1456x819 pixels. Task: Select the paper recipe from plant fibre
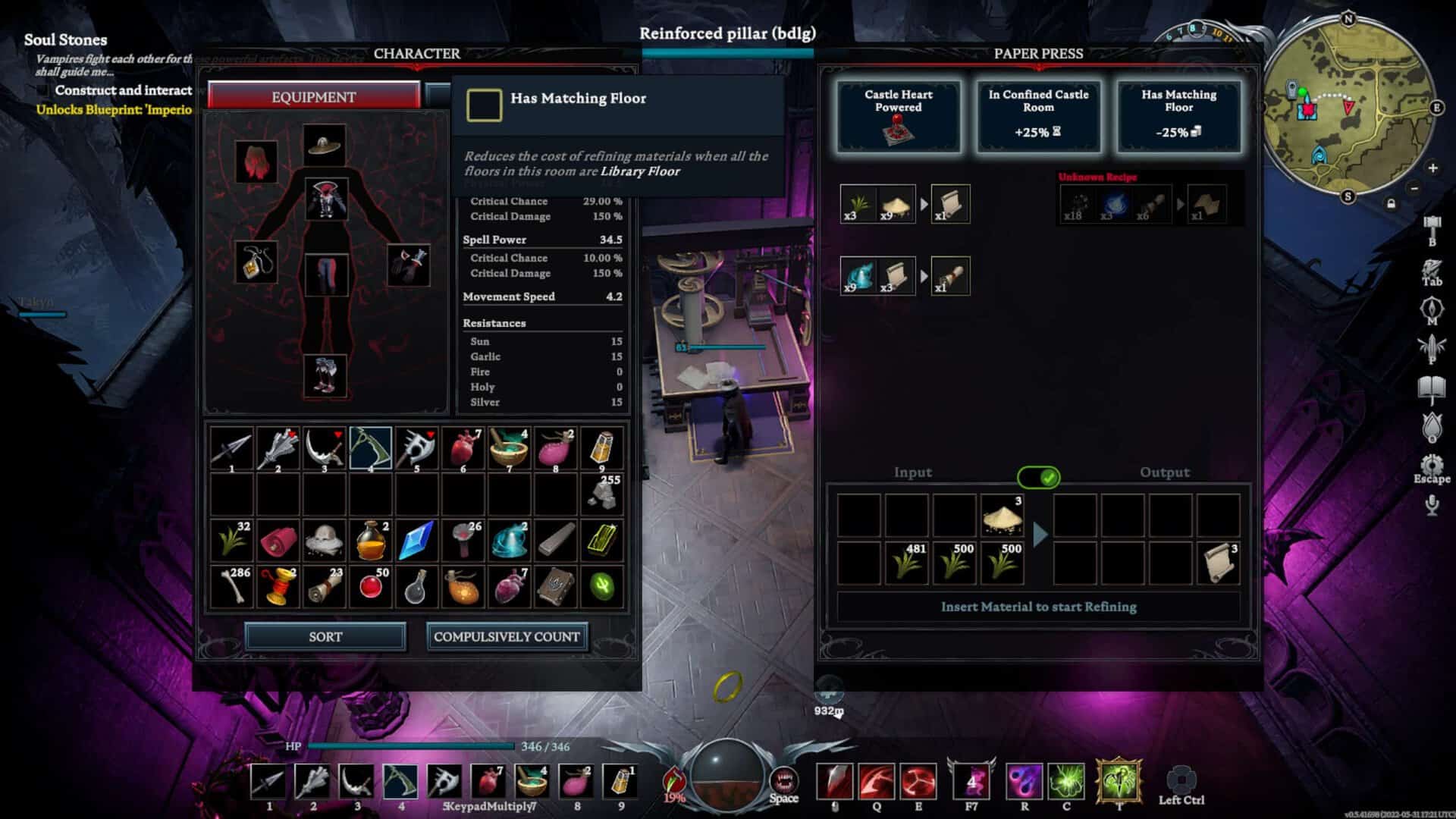click(905, 204)
